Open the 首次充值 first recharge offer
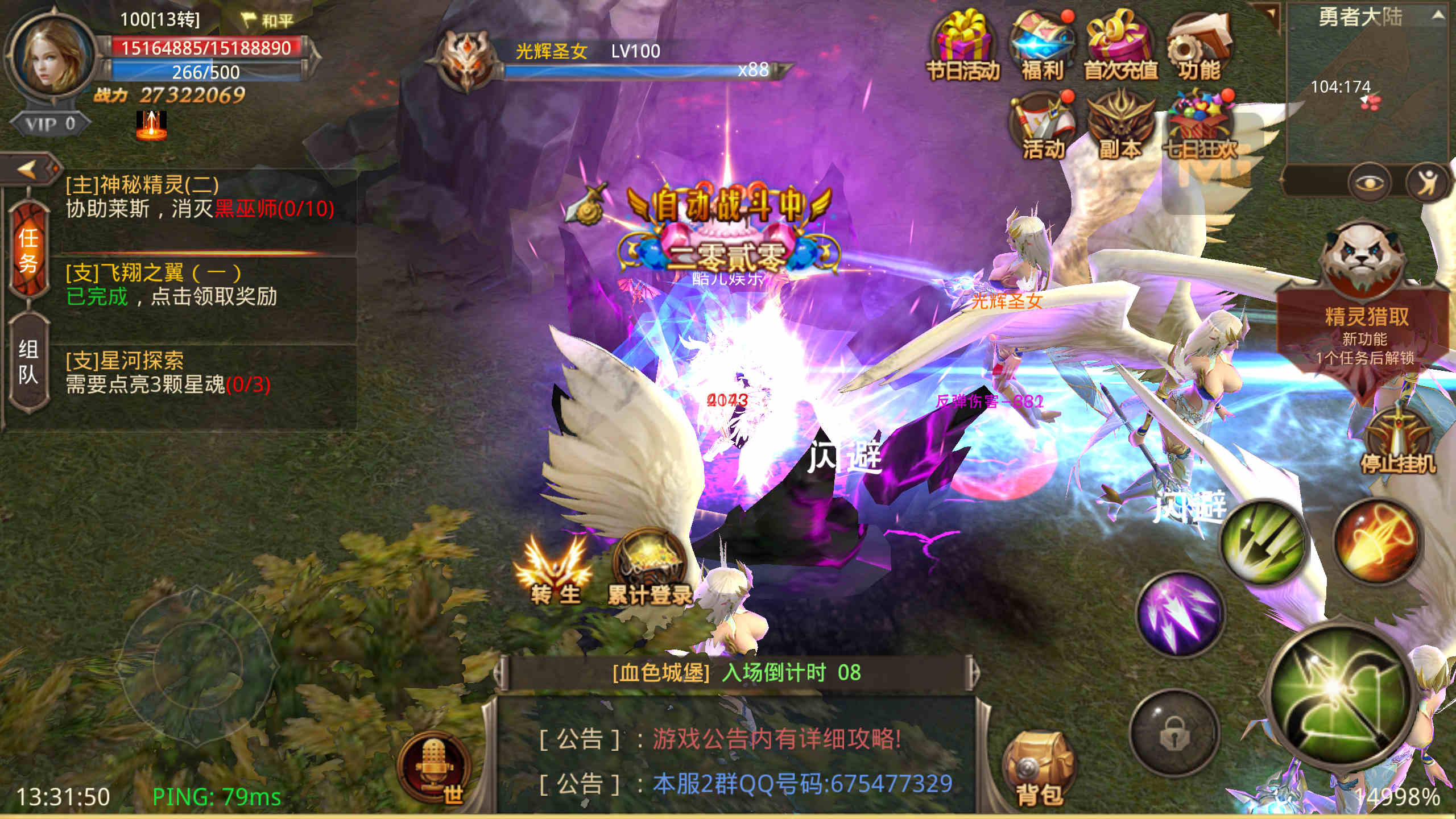 point(1120,47)
